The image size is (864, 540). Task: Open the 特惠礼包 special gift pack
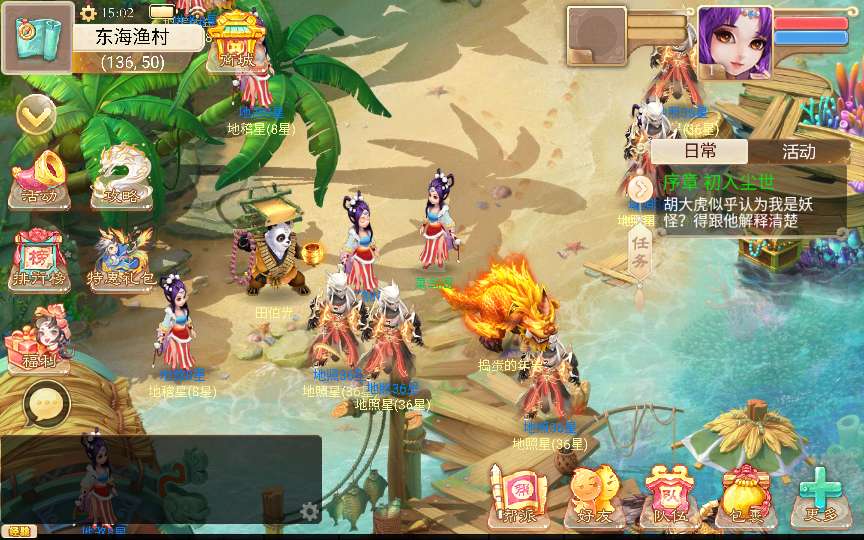[x=123, y=259]
